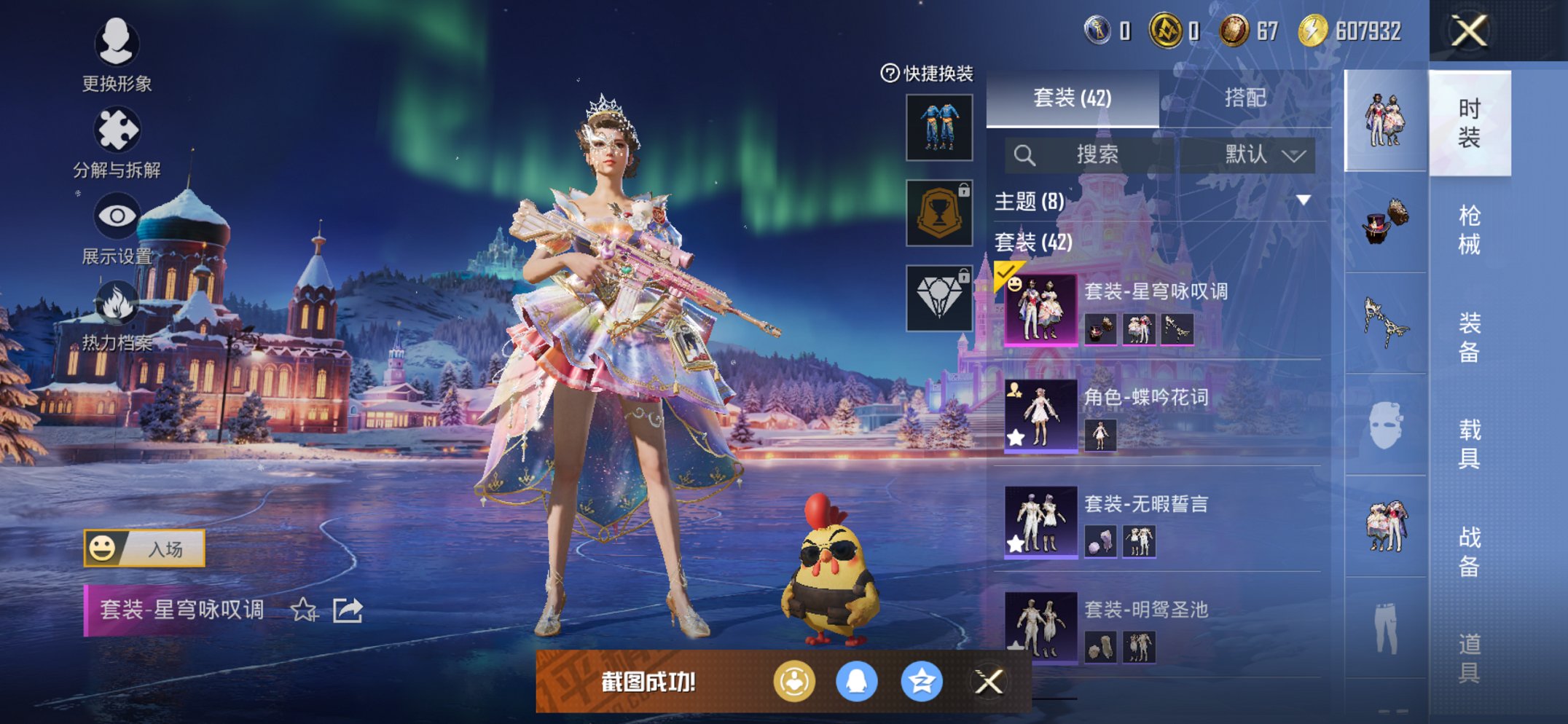Click the 搜索 search field
1568x724 pixels.
click(x=1090, y=155)
